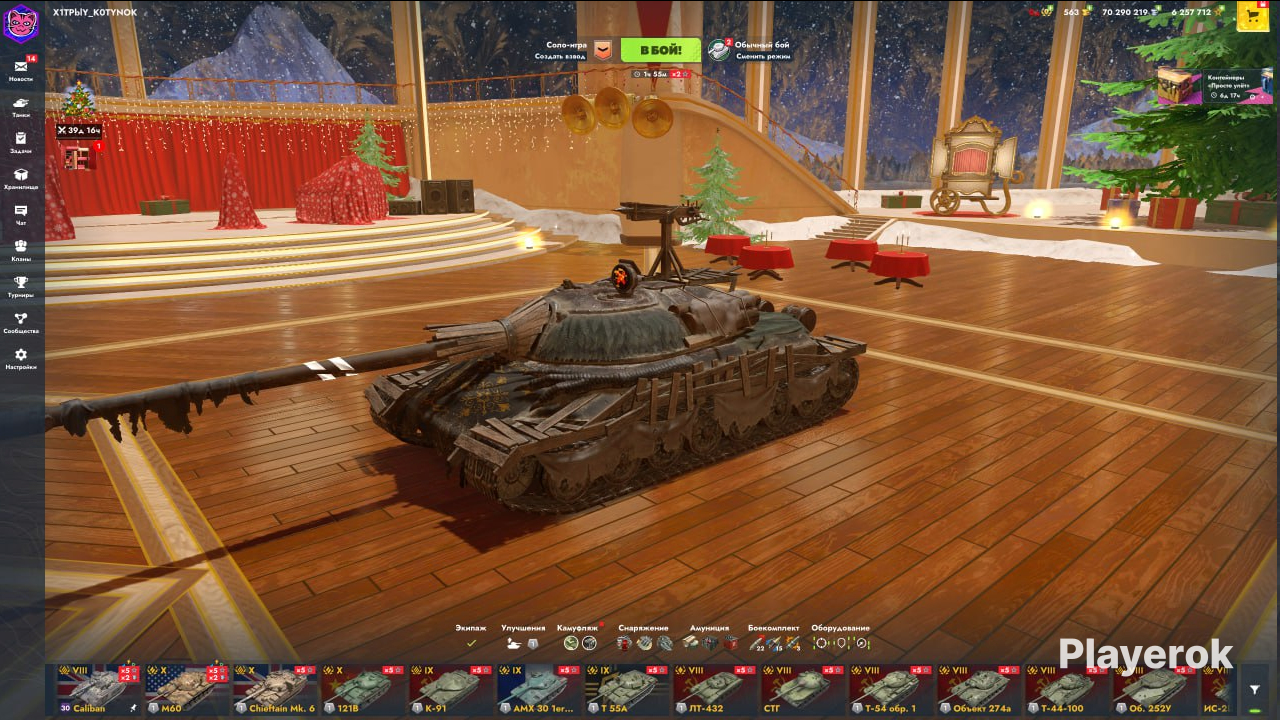This screenshot has height=720, width=1280.
Task: Click the pink cat player avatar
Action: pos(21,22)
